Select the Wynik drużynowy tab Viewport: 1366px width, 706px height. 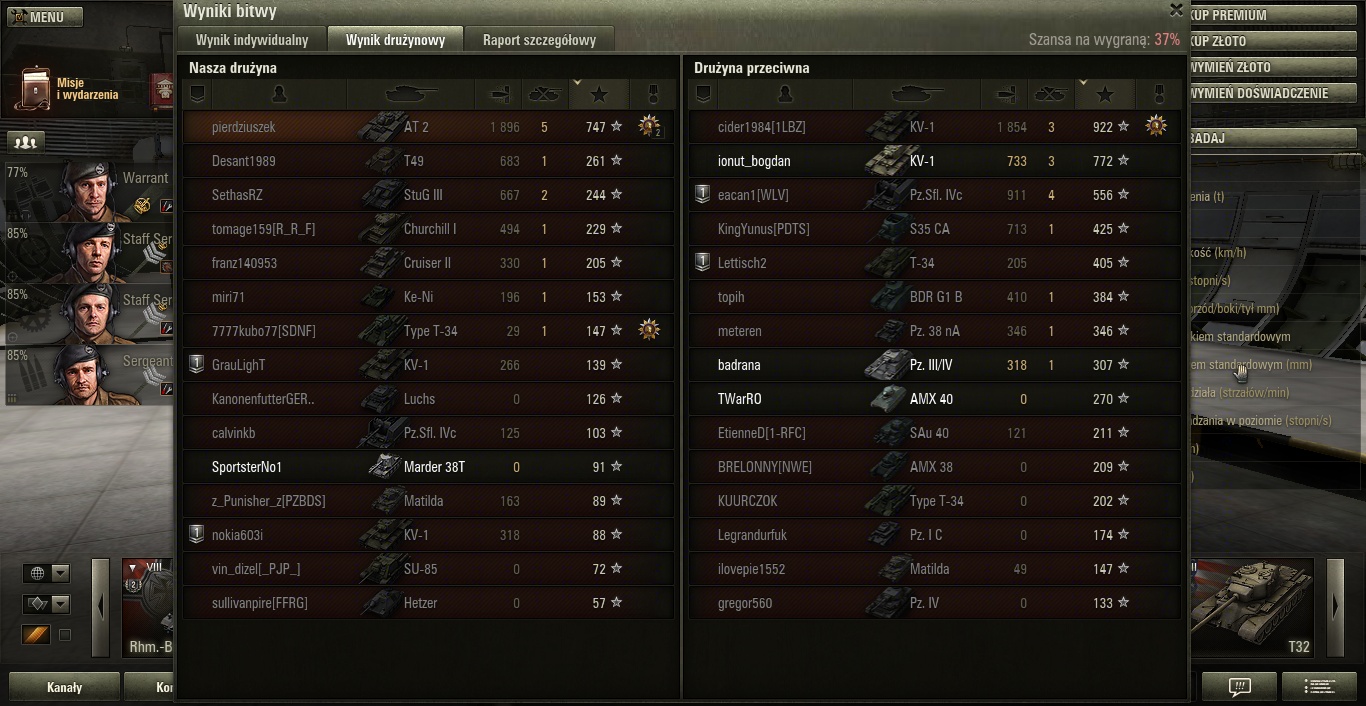pyautogui.click(x=395, y=40)
